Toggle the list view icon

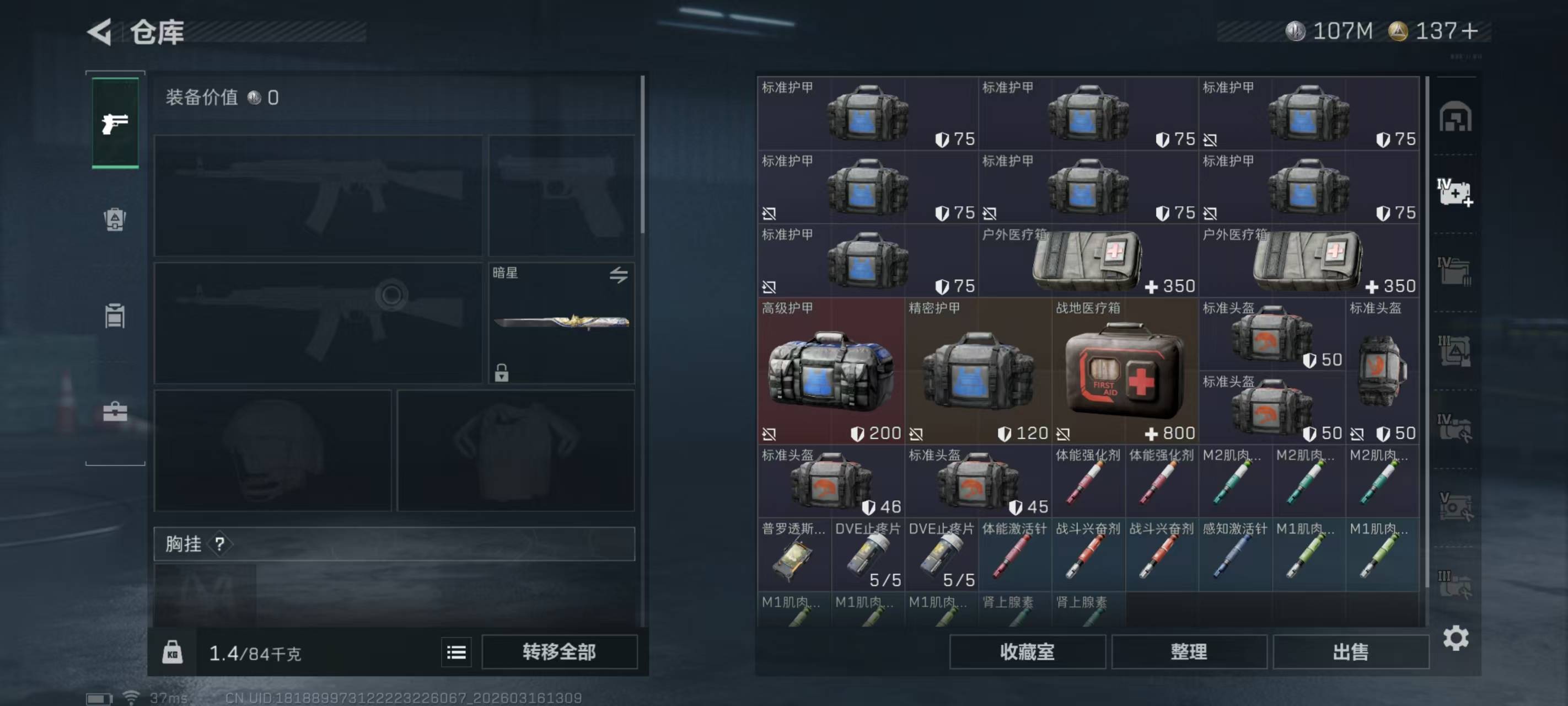(456, 652)
